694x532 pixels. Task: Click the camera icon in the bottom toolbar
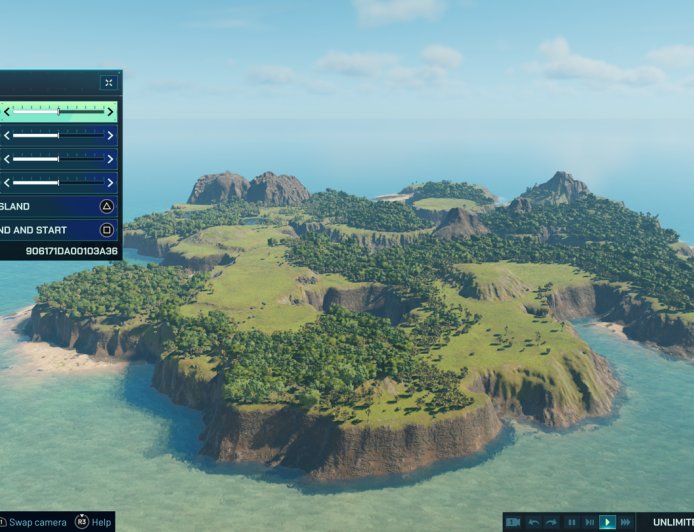coord(512,522)
